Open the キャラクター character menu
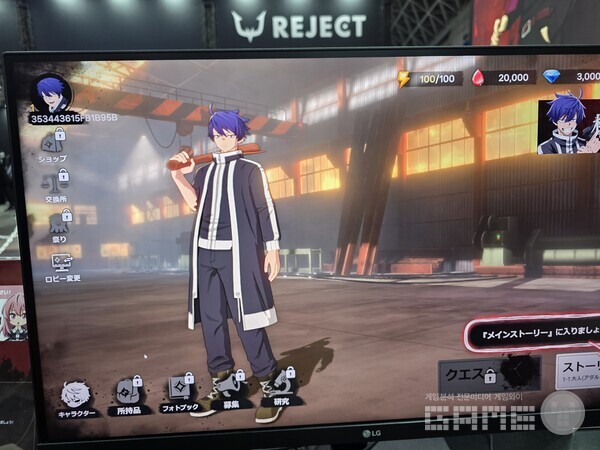Viewport: 600px width, 450px height. [76, 396]
